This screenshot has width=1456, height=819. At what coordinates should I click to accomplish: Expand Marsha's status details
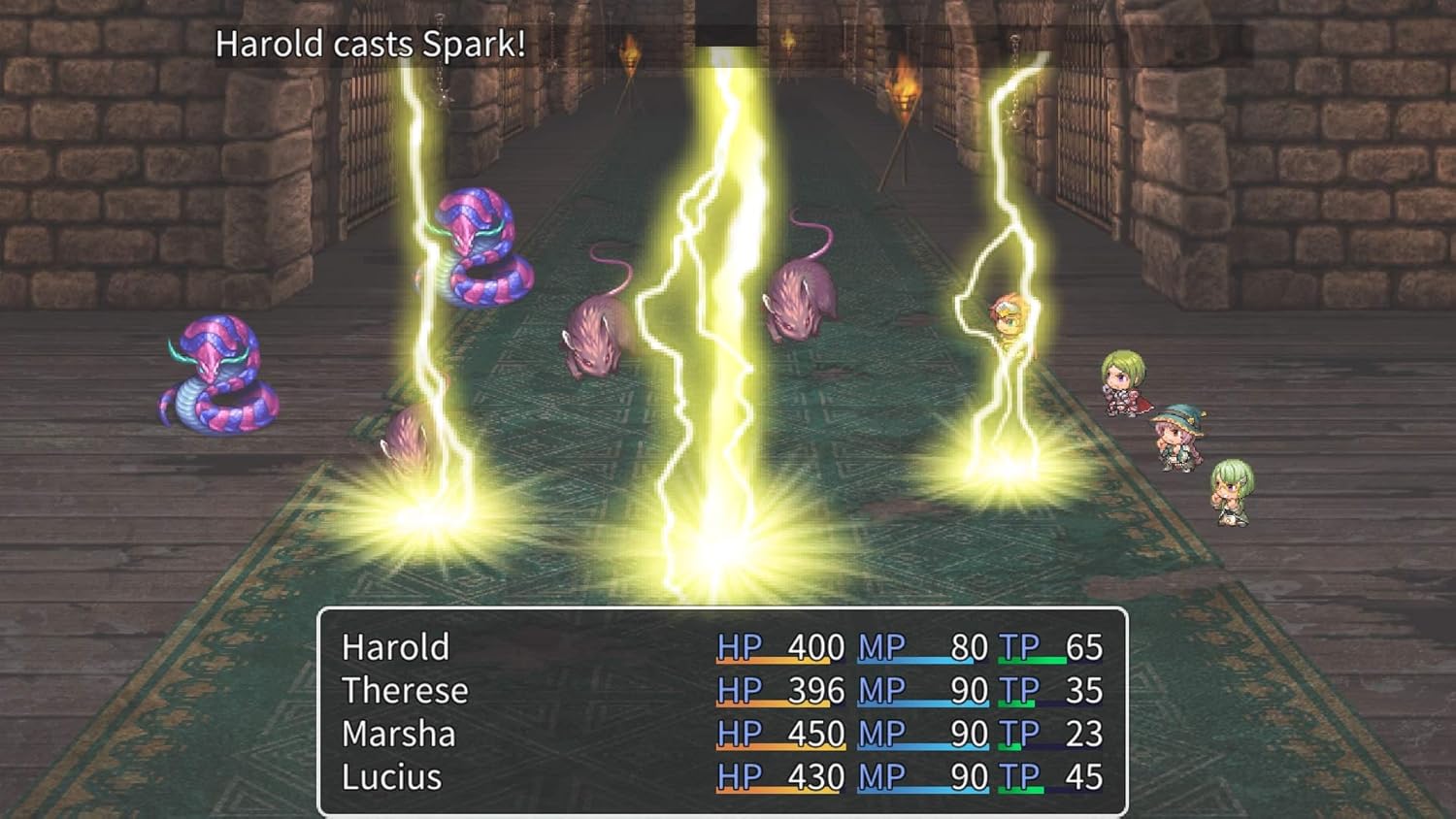click(x=718, y=734)
